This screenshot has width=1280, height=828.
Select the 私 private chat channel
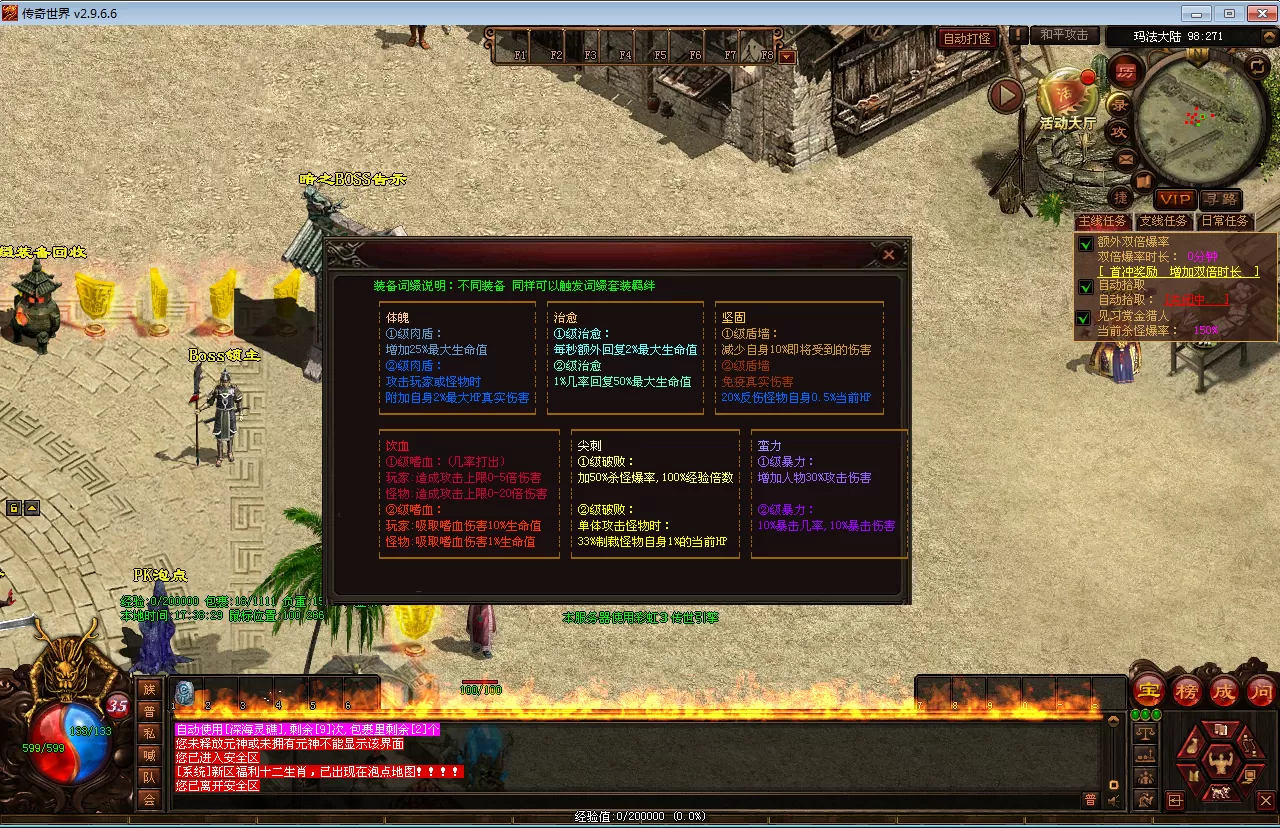(x=149, y=732)
